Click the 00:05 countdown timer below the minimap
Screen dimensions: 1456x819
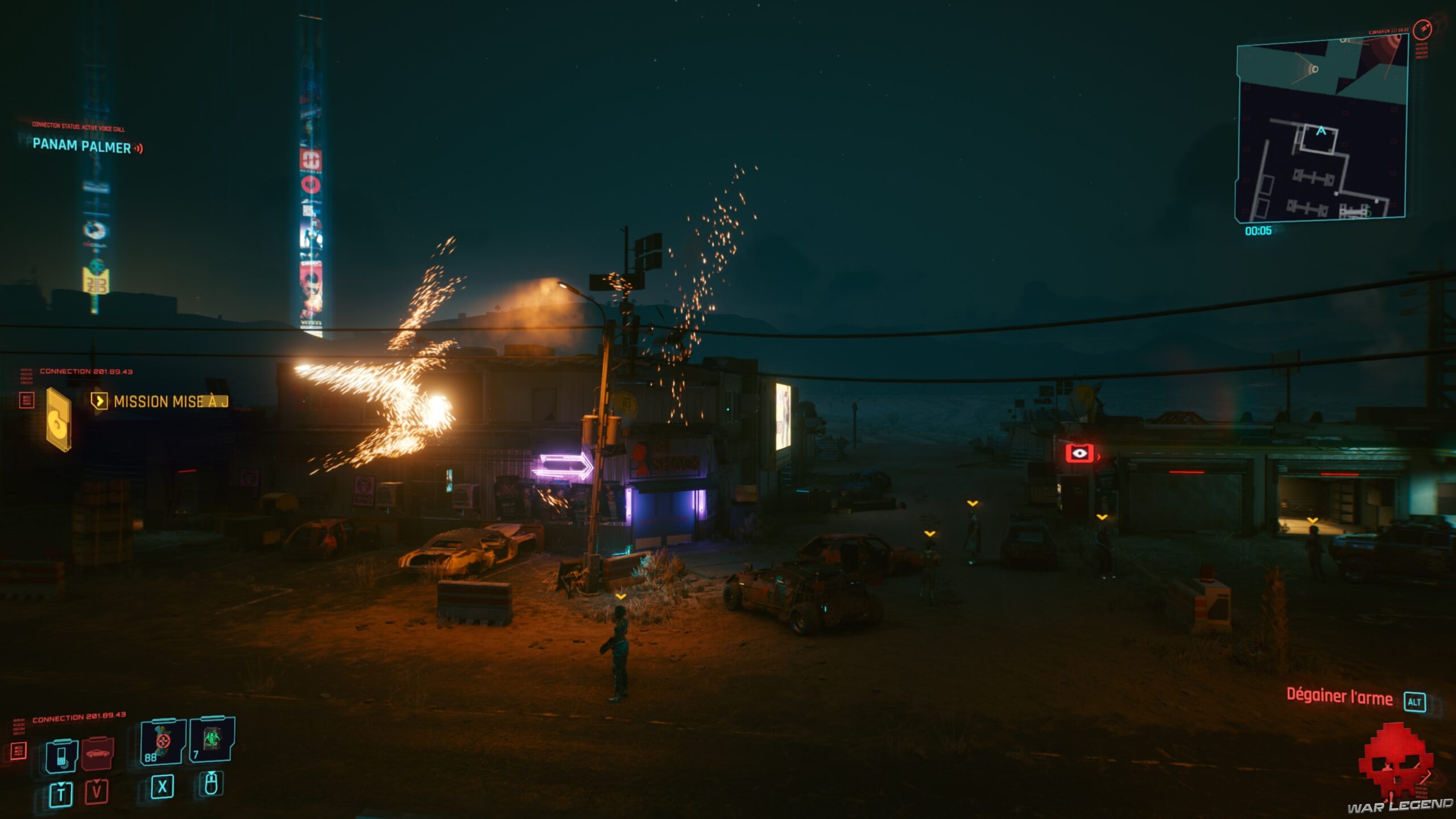click(1258, 231)
